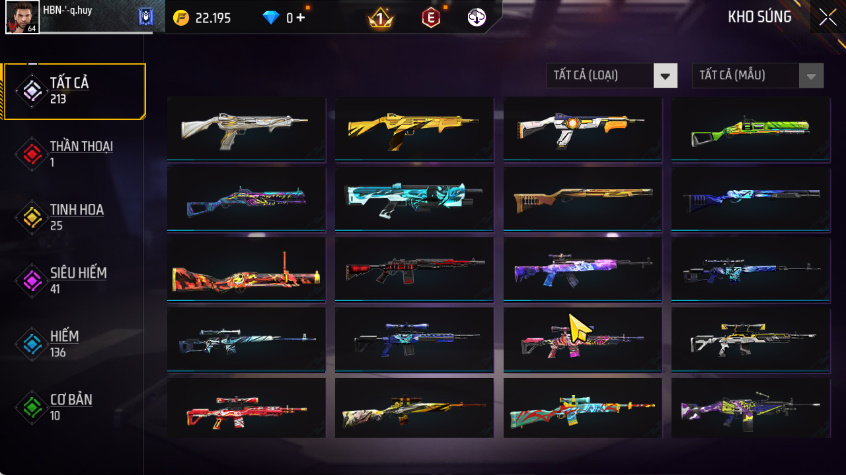
Task: Open the Tinh Hoa rarity tab
Action: (x=74, y=216)
